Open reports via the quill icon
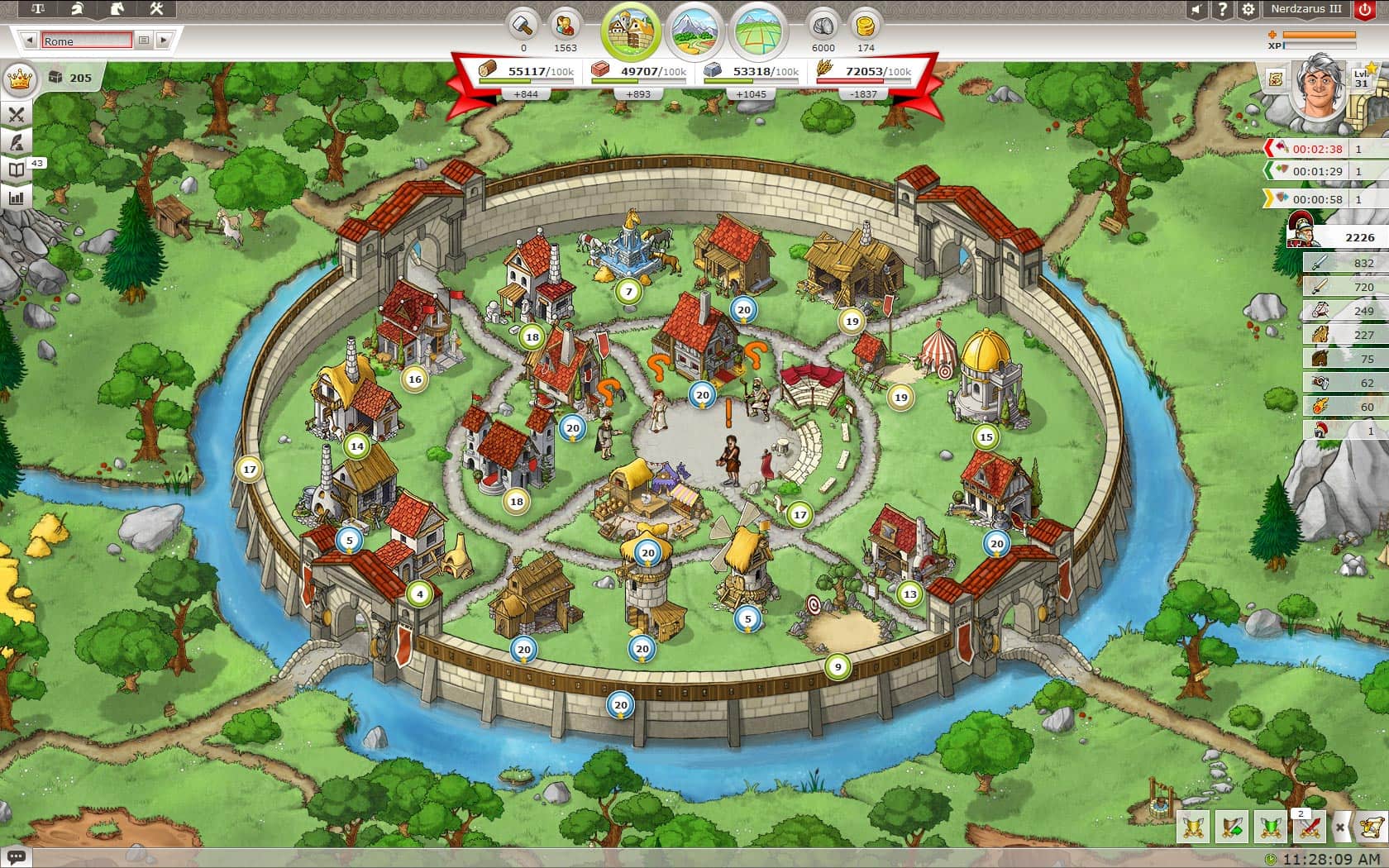The width and height of the screenshot is (1389, 868). tap(15, 142)
